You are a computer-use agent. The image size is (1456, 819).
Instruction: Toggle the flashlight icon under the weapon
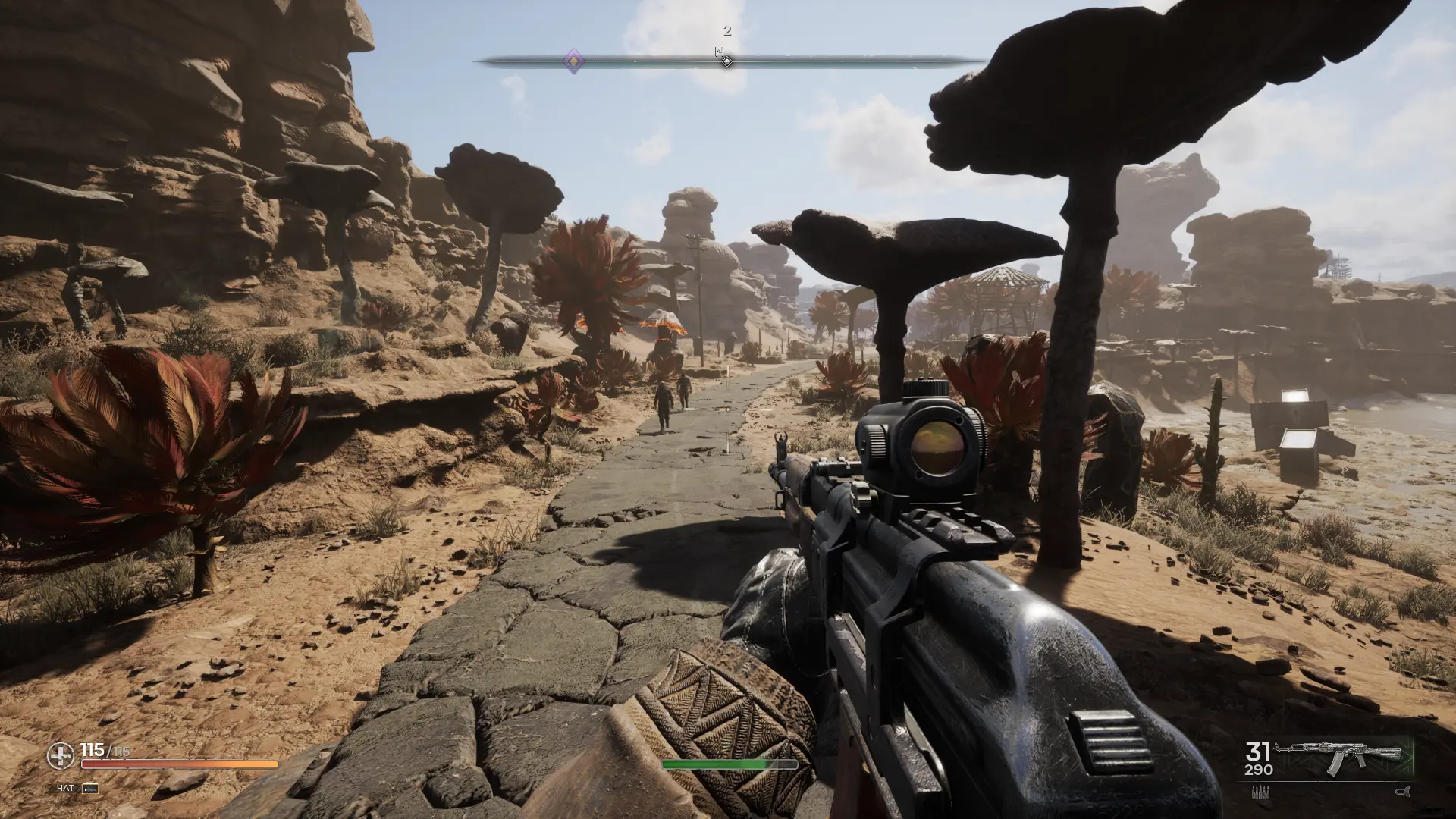coord(1401,792)
